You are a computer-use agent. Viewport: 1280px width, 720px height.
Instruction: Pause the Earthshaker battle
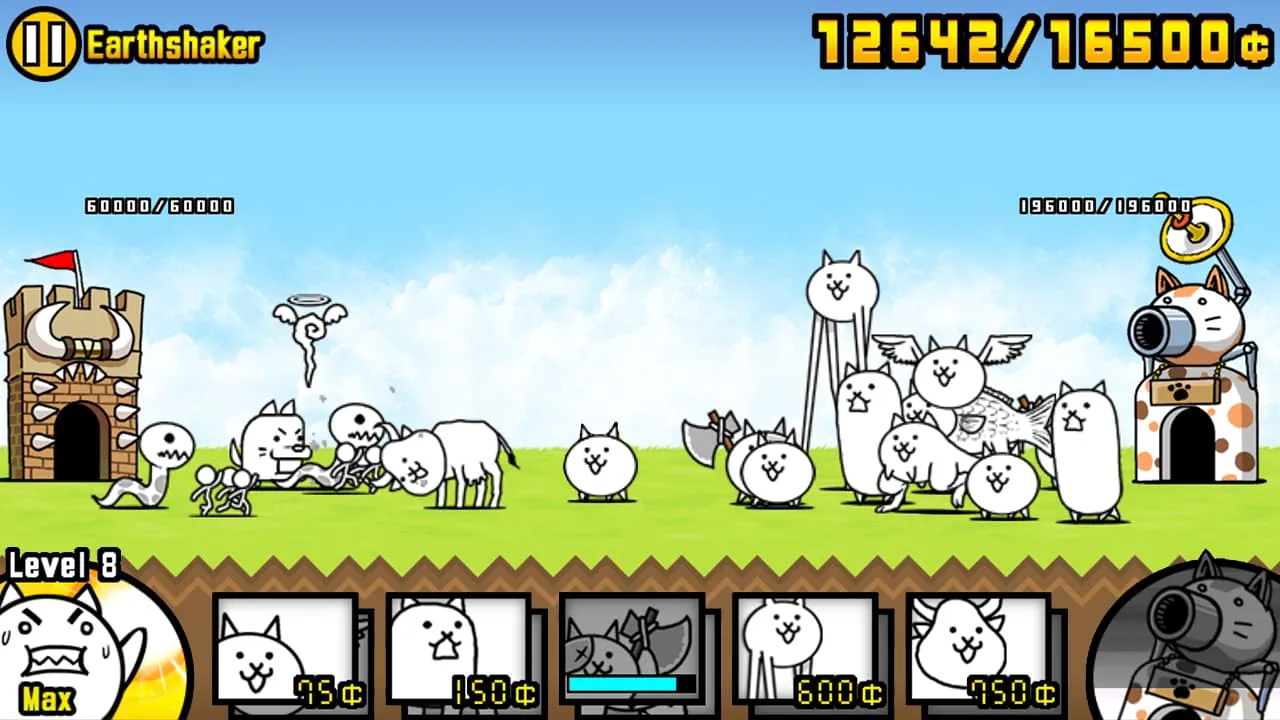point(41,41)
